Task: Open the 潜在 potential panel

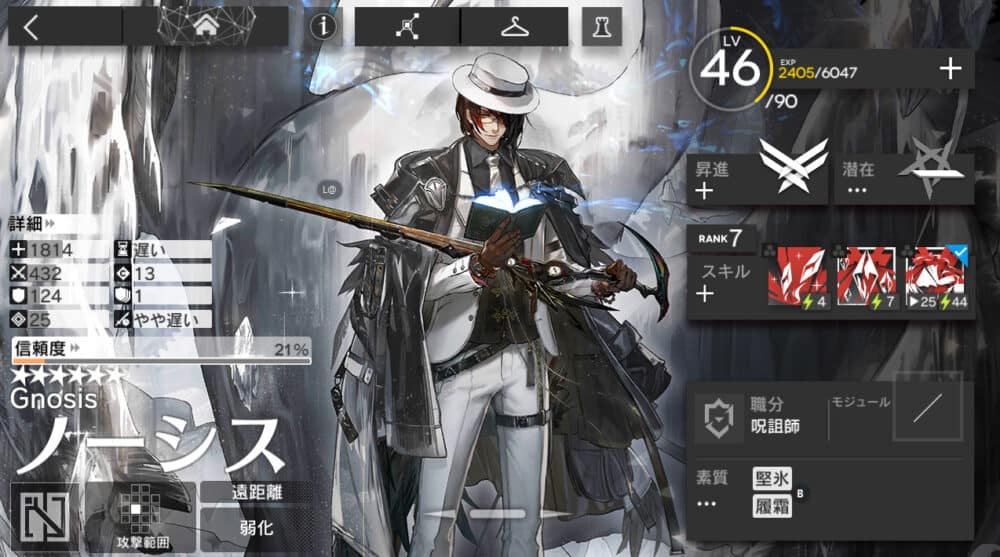Action: point(903,179)
